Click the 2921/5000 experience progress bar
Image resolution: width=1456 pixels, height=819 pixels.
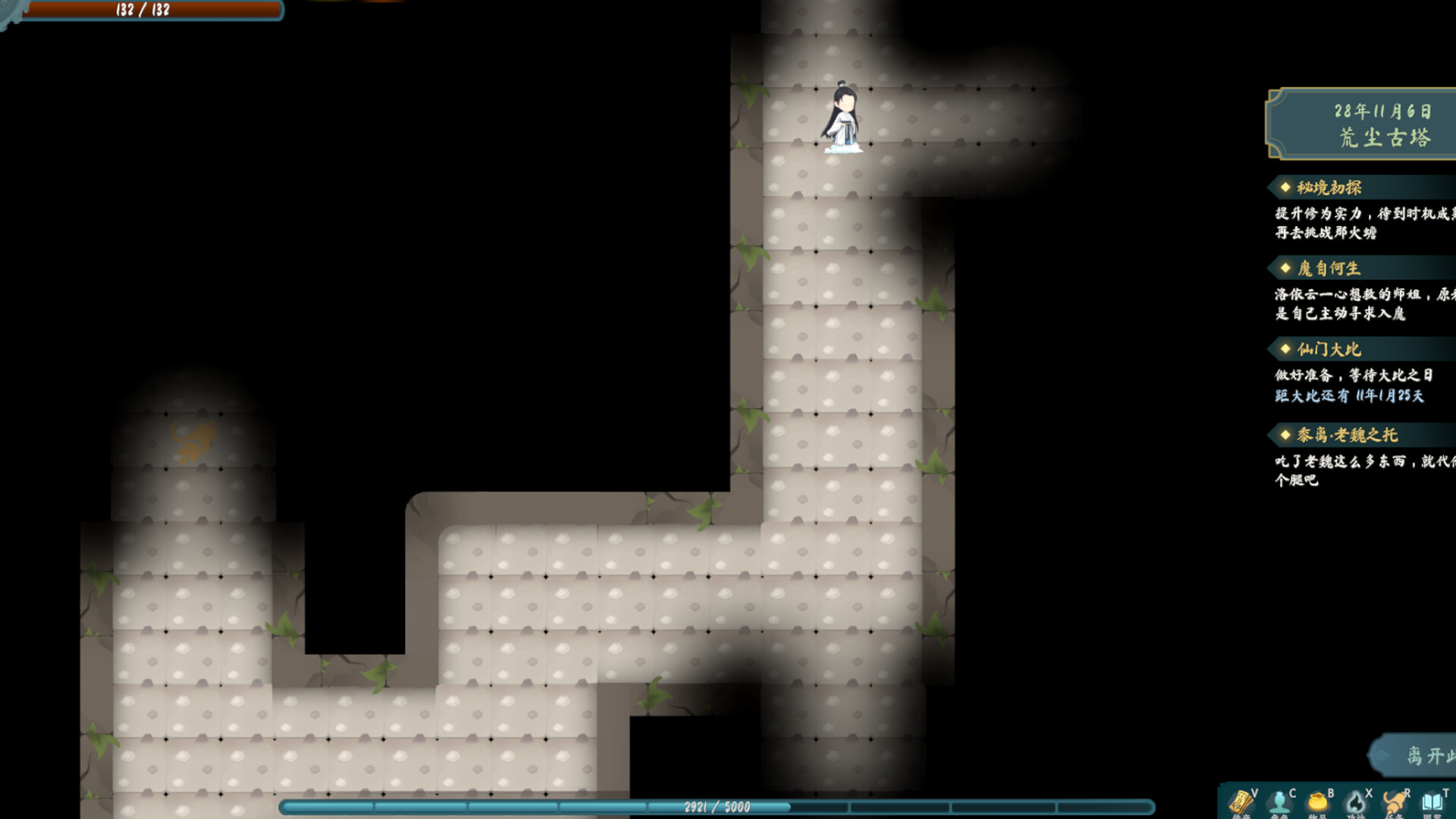[717, 806]
